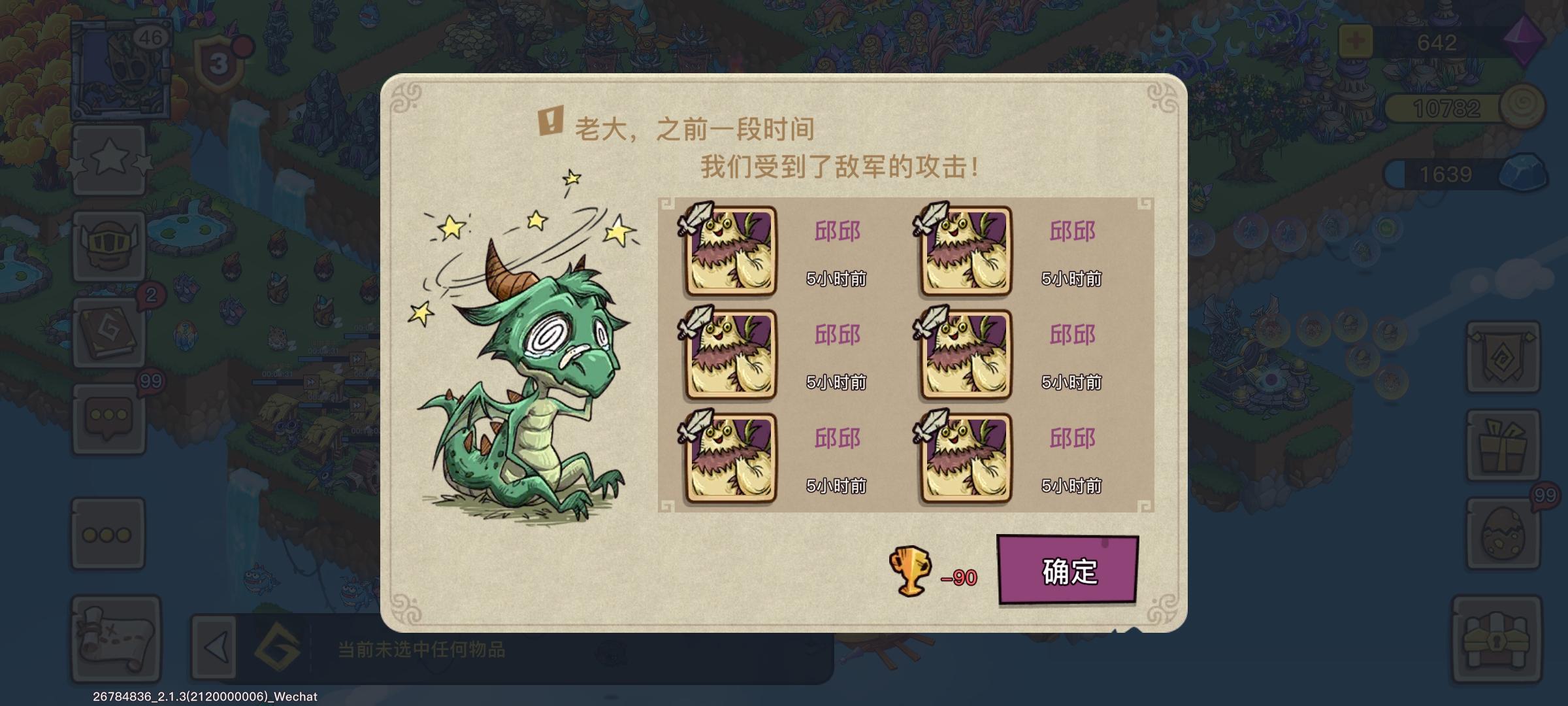
Task: Open the quest shield panel icon
Action: pyautogui.click(x=1503, y=356)
